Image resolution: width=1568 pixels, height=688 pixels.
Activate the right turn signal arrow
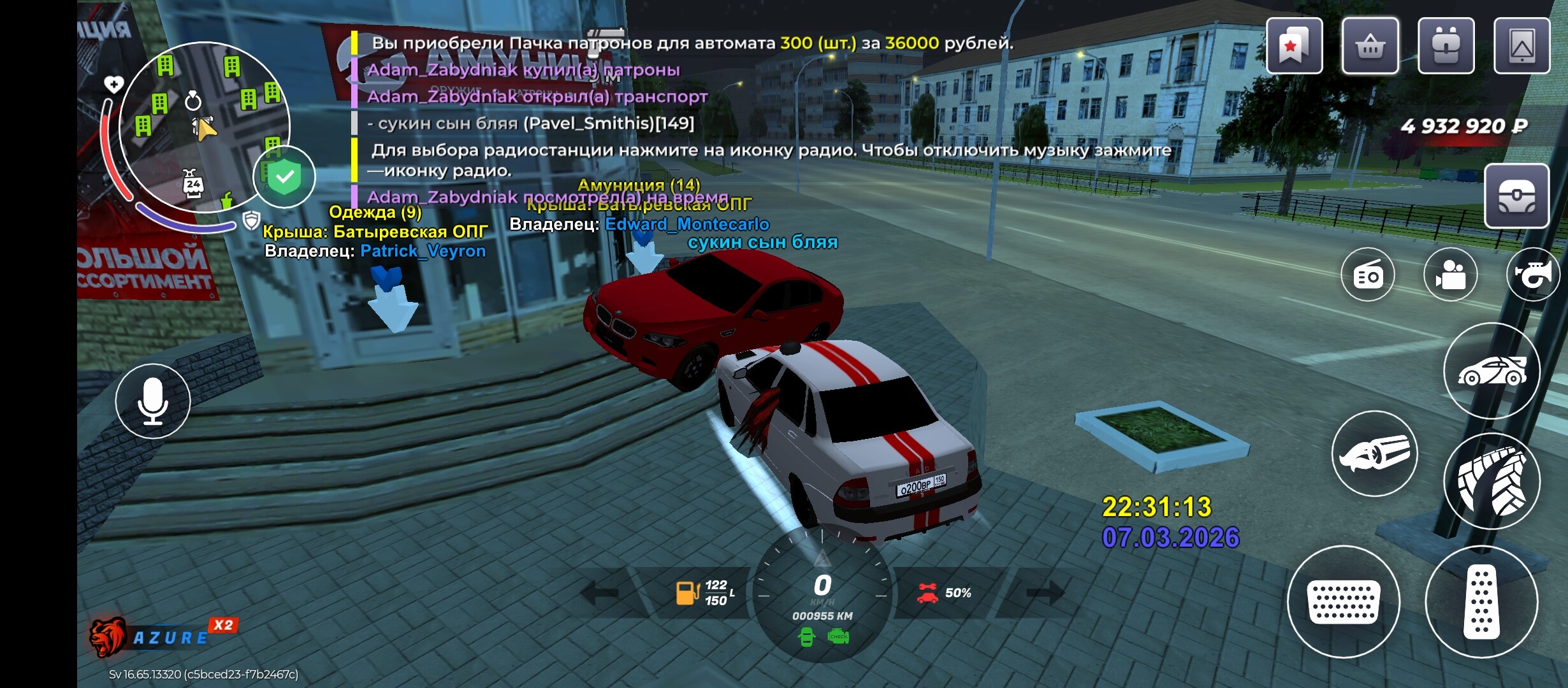(1045, 593)
